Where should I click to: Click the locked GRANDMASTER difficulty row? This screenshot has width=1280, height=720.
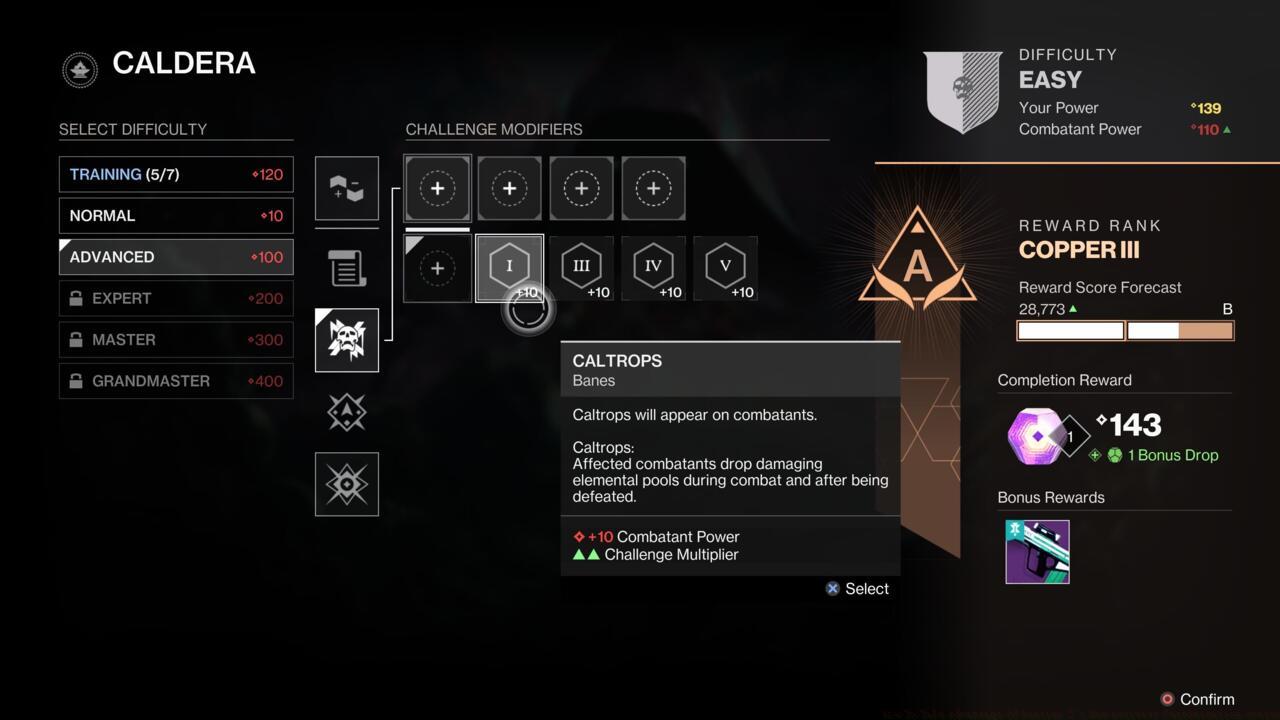[x=175, y=381]
